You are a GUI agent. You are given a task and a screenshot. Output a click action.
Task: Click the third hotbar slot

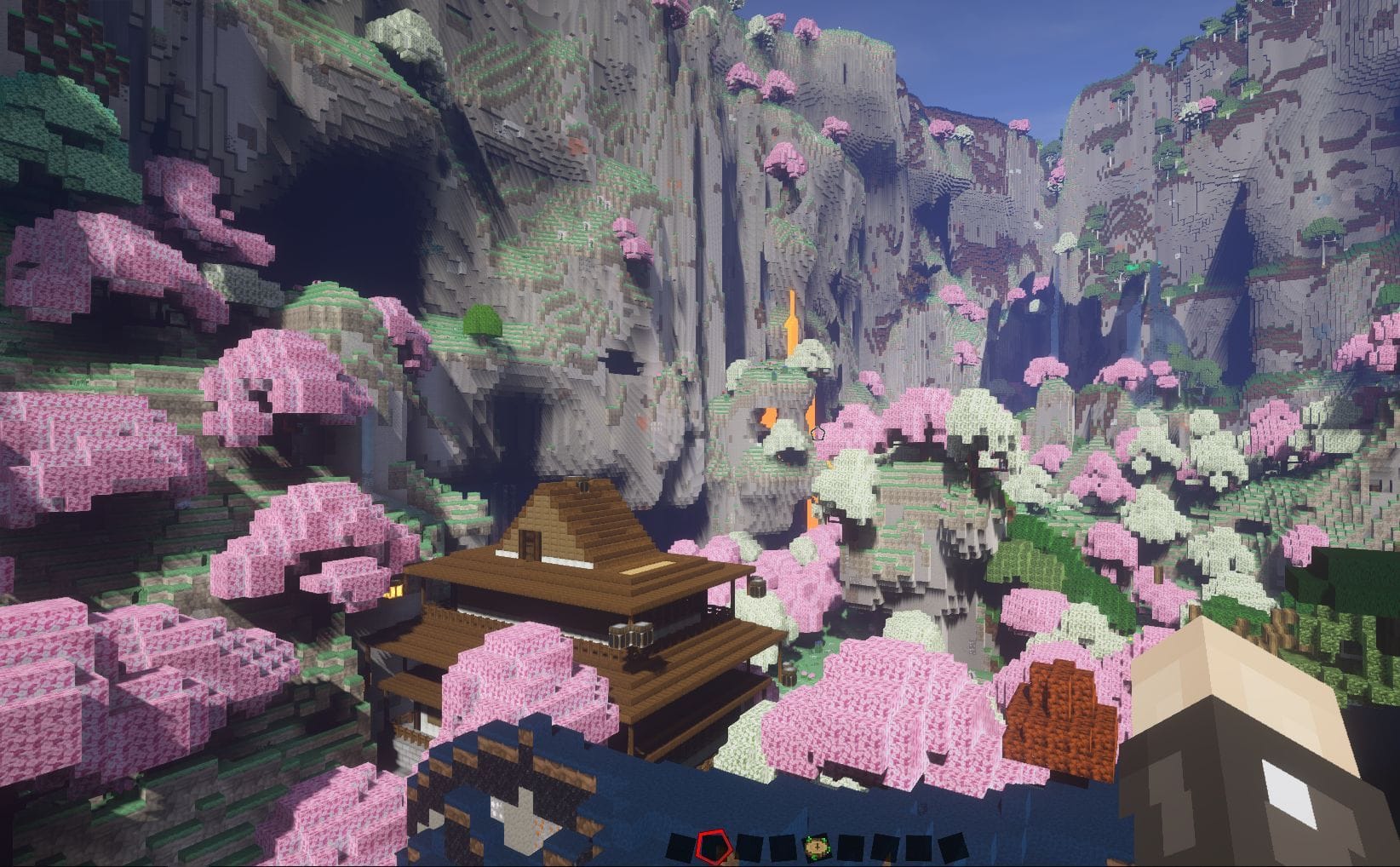point(749,845)
